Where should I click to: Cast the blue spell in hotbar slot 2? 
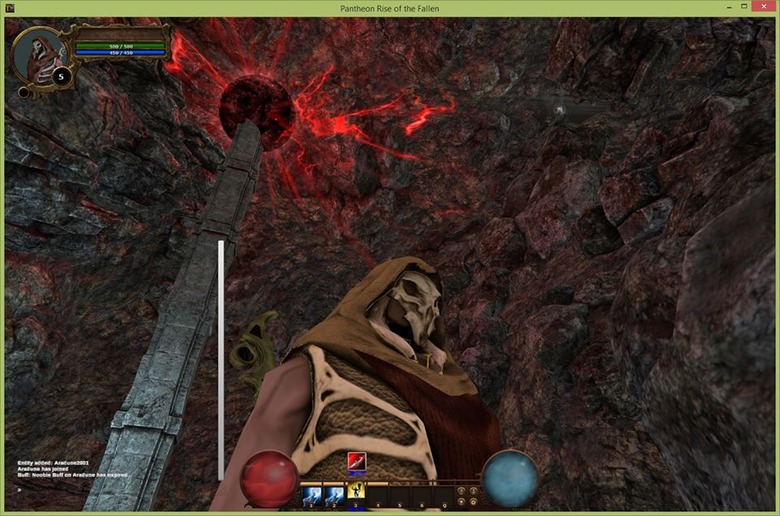coord(335,494)
